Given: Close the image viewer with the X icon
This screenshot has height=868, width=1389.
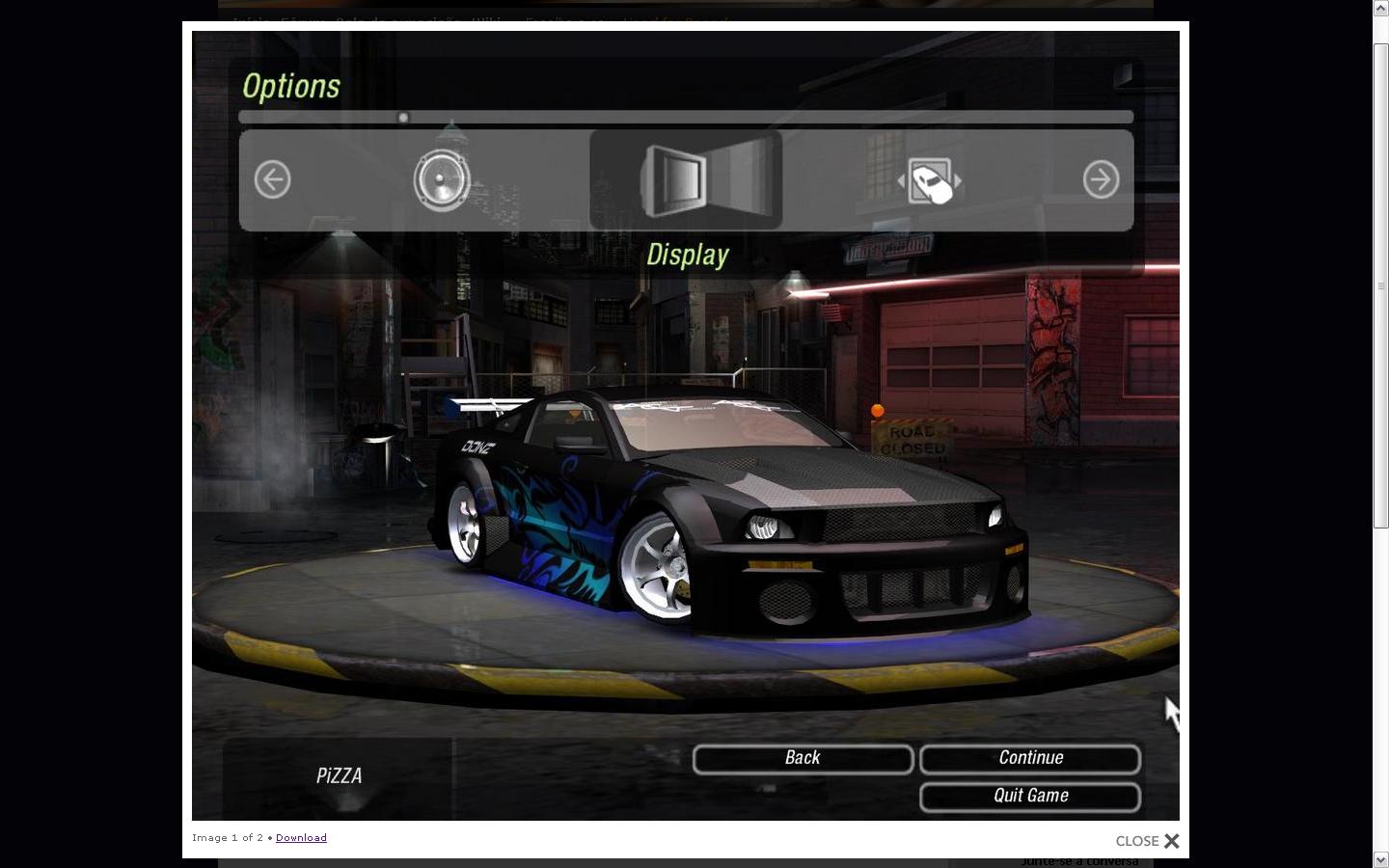Looking at the screenshot, I should (x=1172, y=841).
